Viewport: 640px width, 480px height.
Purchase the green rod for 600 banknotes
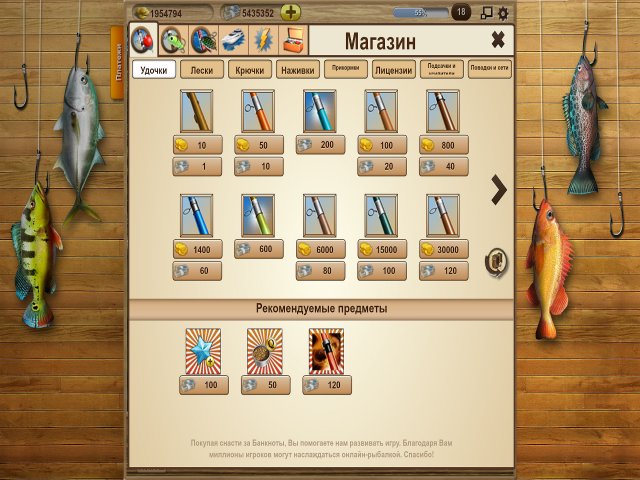point(258,249)
